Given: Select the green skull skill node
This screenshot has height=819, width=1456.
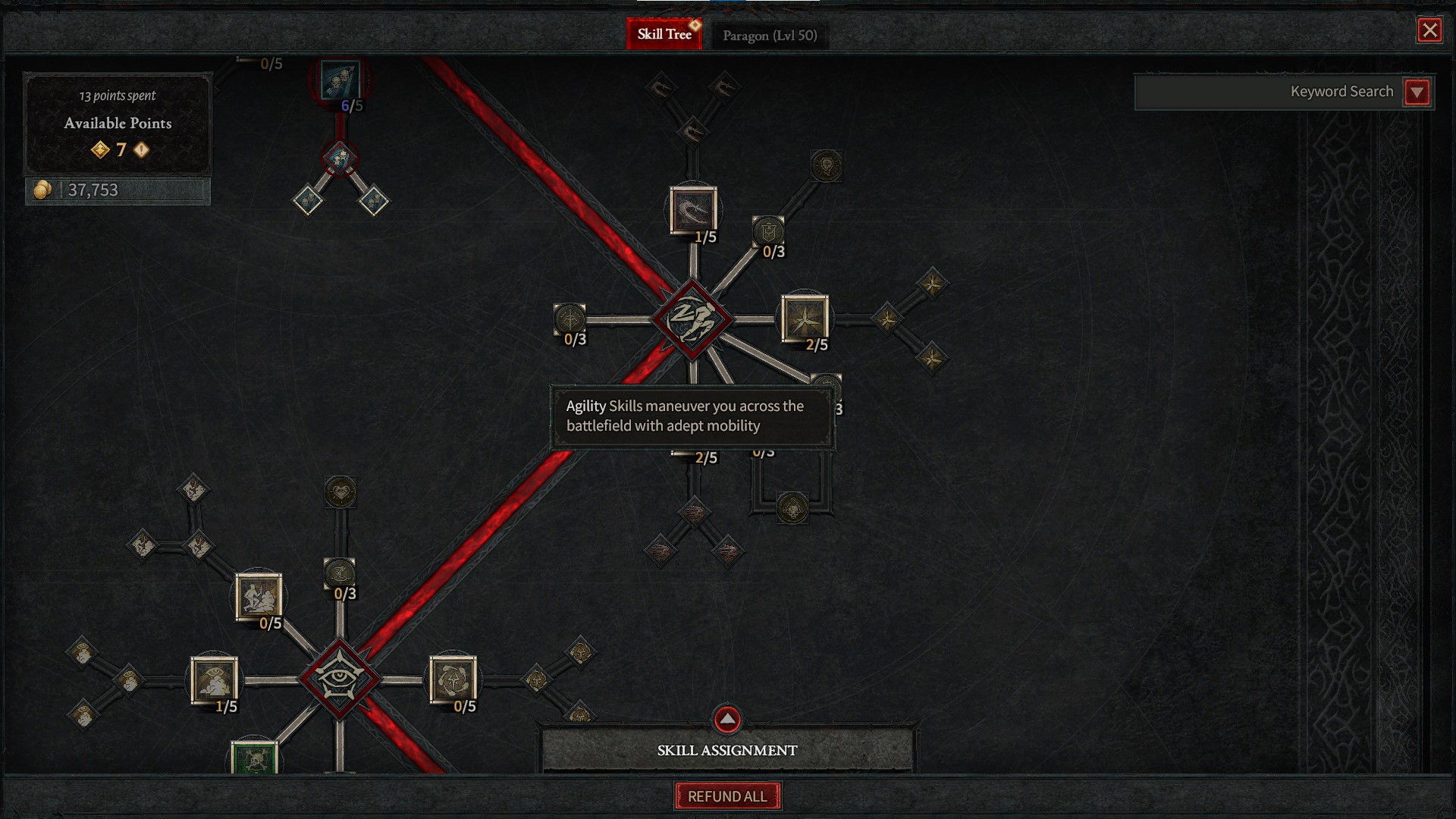Looking at the screenshot, I should [254, 758].
